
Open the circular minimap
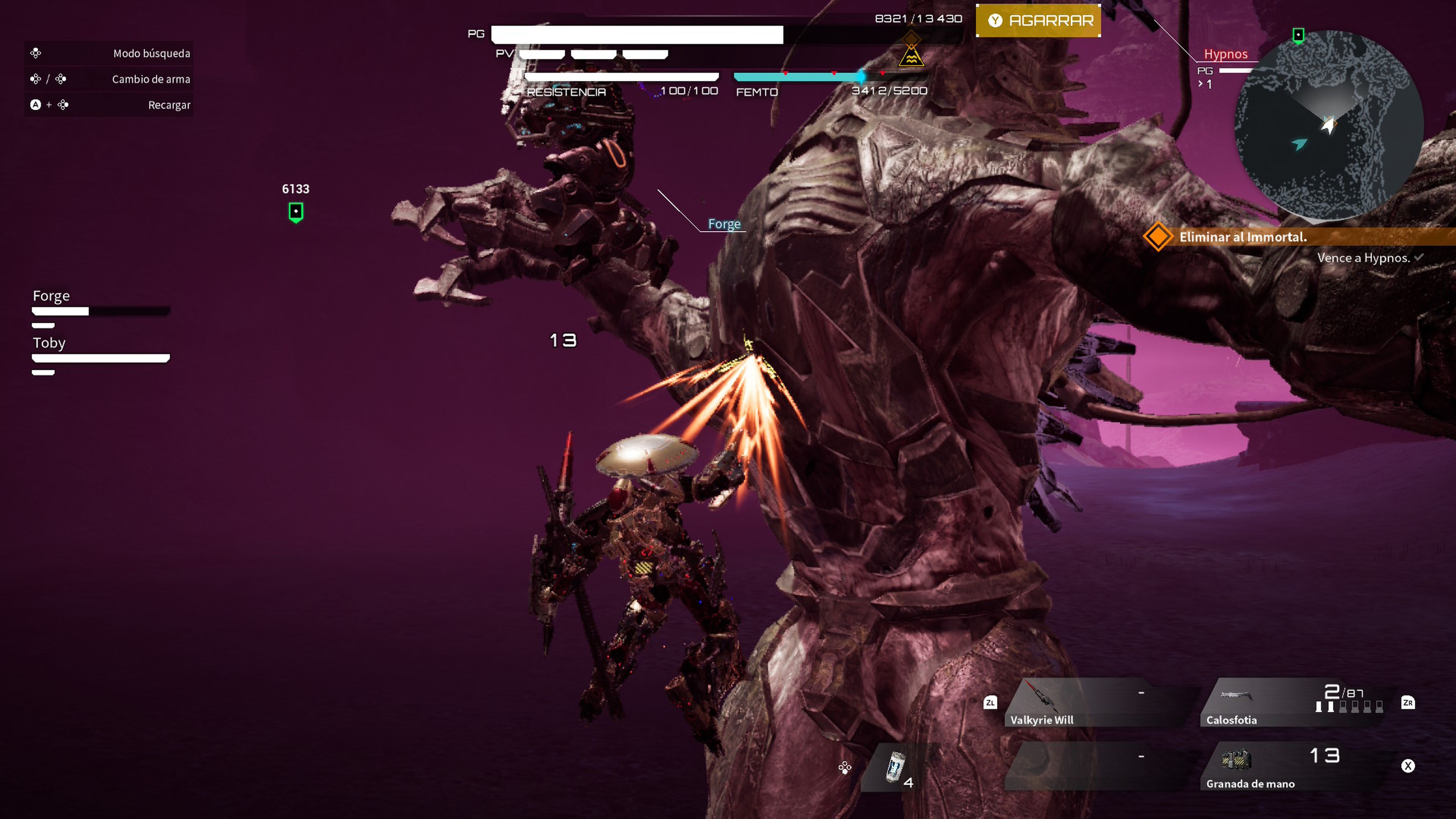(1328, 124)
